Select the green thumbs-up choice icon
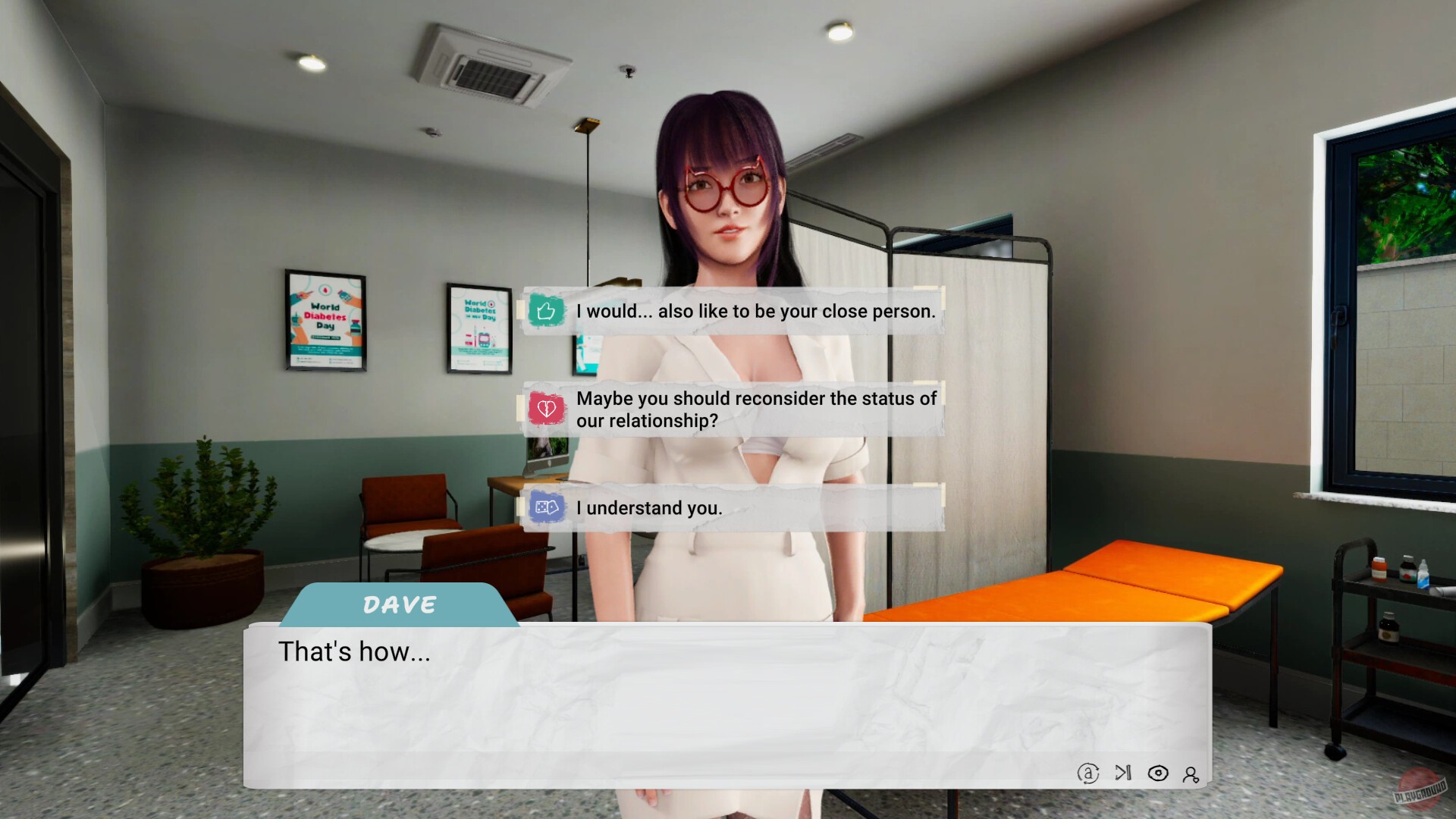Viewport: 1456px width, 819px height. 548,311
